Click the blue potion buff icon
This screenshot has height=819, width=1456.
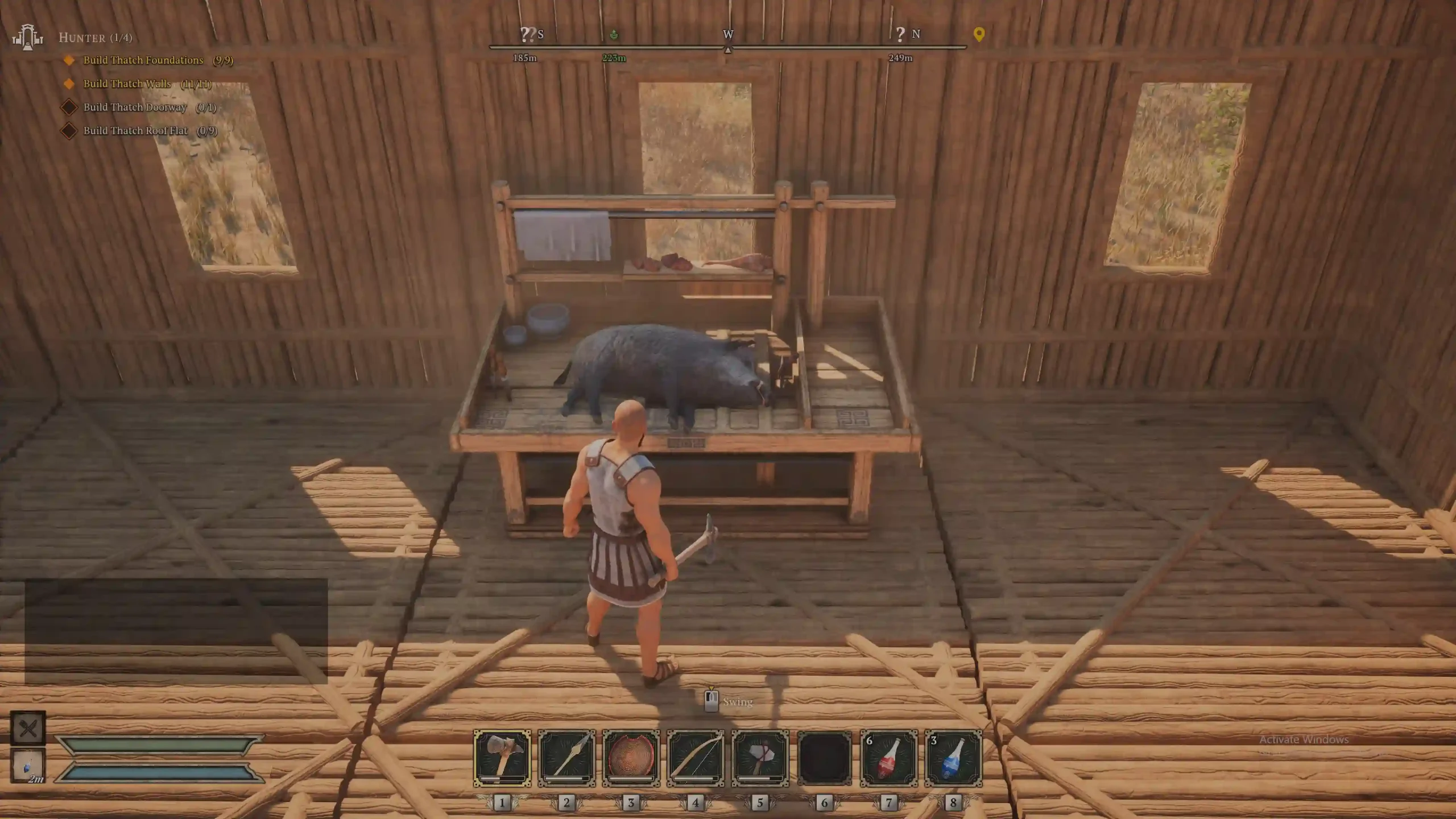coord(28,765)
